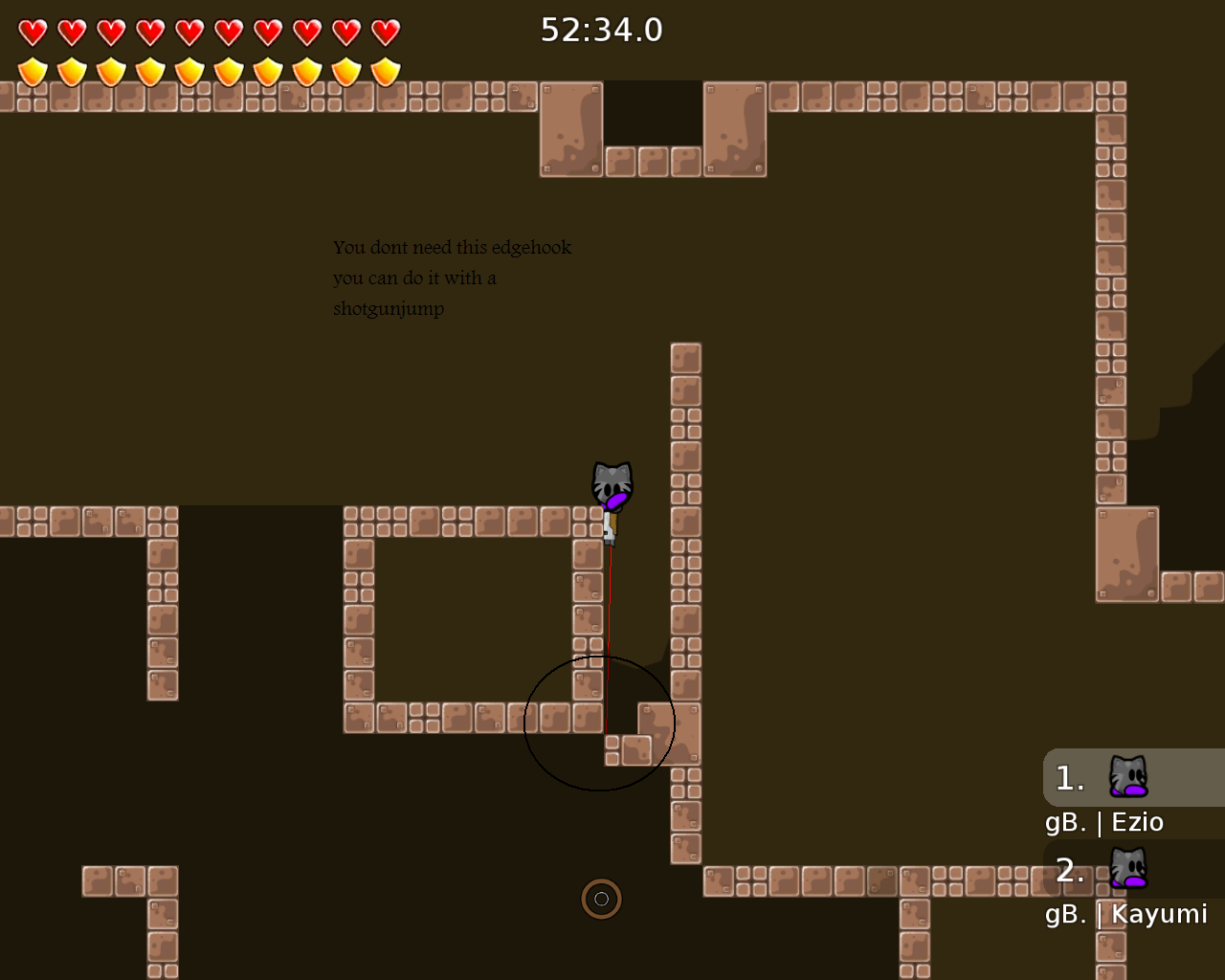Click the small spawn circle near the bottom
Screen dimensions: 1225x980
(601, 899)
